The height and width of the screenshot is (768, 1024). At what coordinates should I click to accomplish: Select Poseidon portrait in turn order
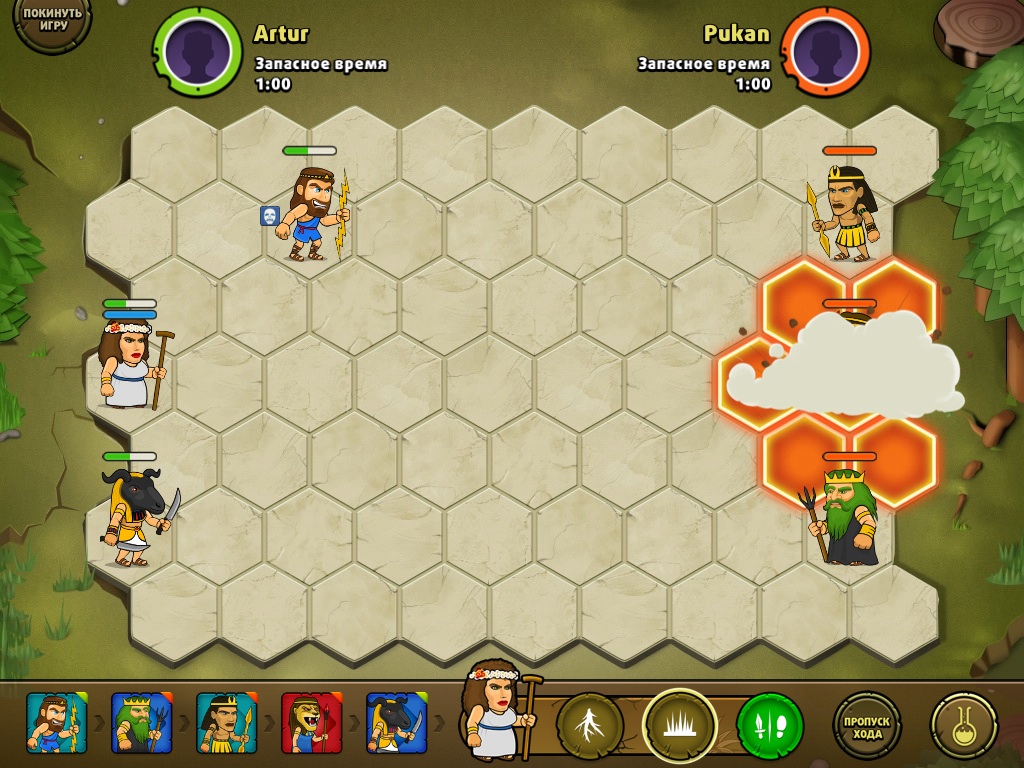[141, 723]
